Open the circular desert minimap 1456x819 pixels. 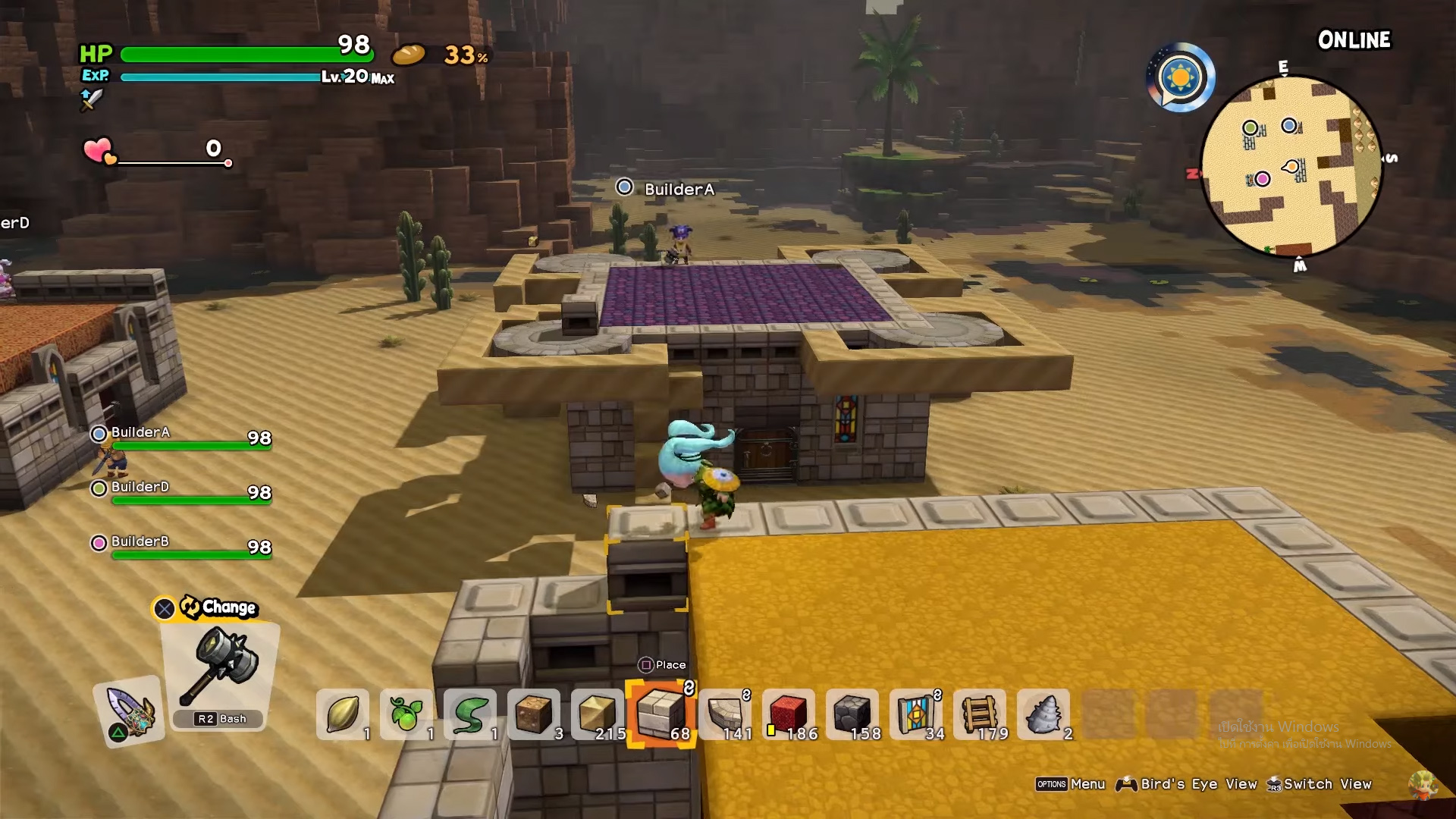pos(1291,167)
